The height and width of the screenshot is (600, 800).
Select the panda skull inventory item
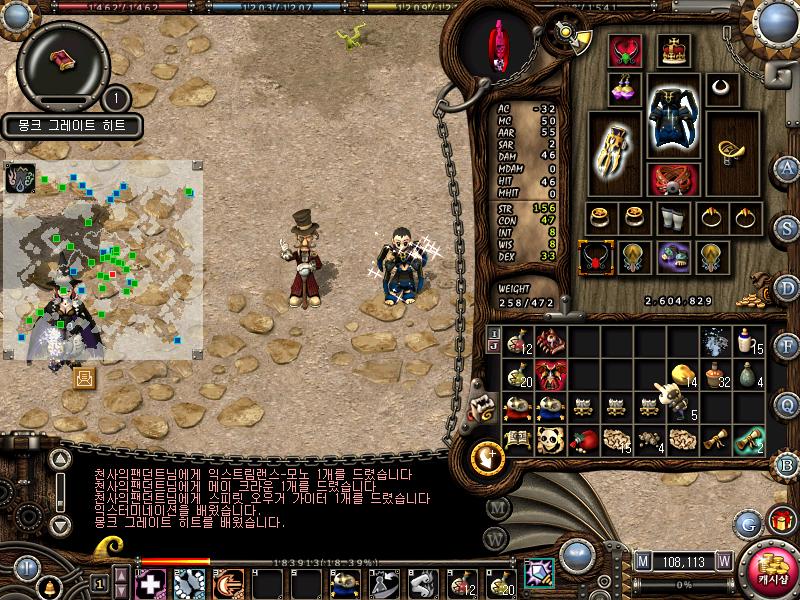point(550,440)
